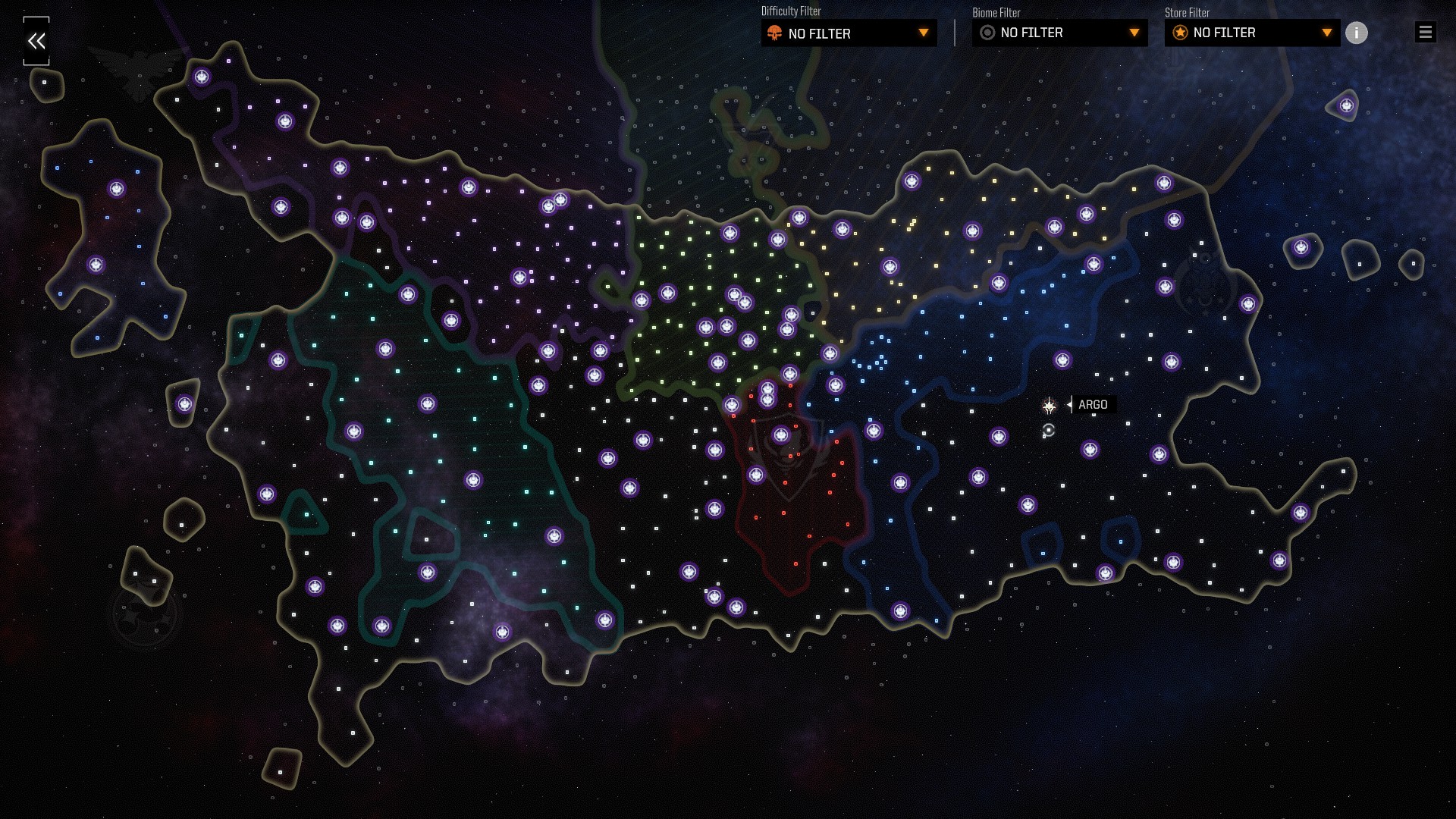Click the circular waypoint icon below ARGO
This screenshot has height=819, width=1456.
coord(1049,429)
